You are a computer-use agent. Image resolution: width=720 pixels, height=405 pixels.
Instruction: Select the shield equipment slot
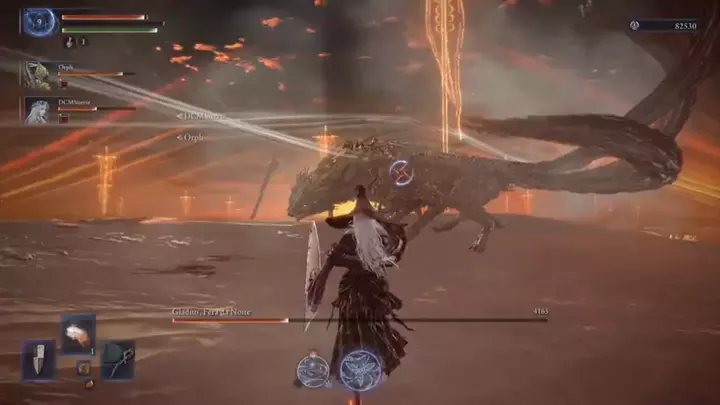coord(39,360)
